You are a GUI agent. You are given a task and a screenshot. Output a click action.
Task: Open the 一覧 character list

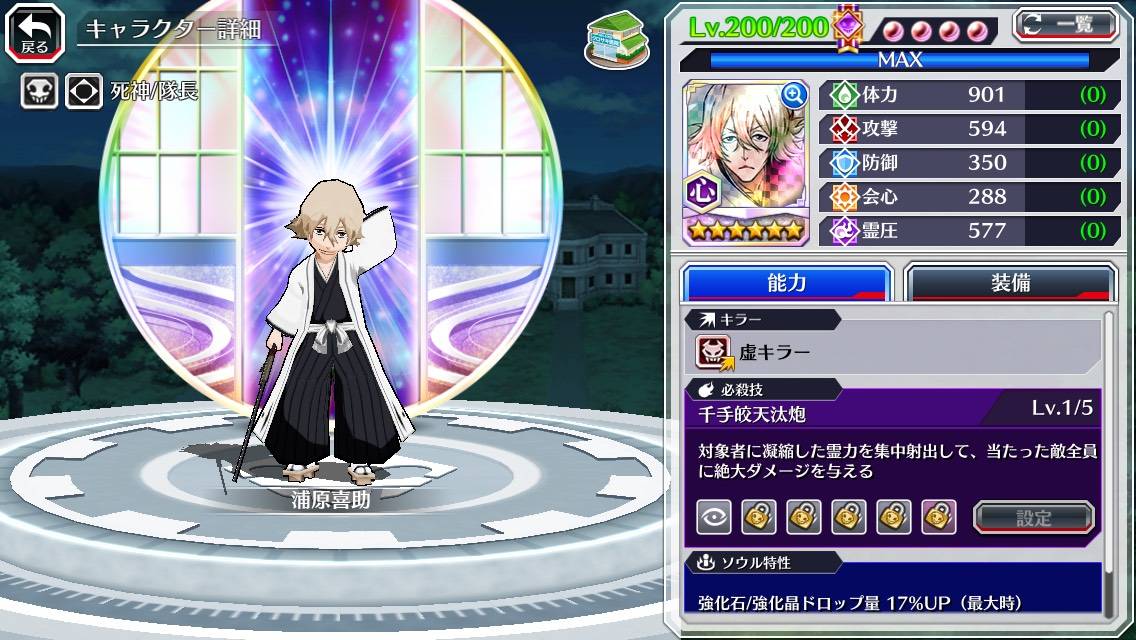(1065, 24)
